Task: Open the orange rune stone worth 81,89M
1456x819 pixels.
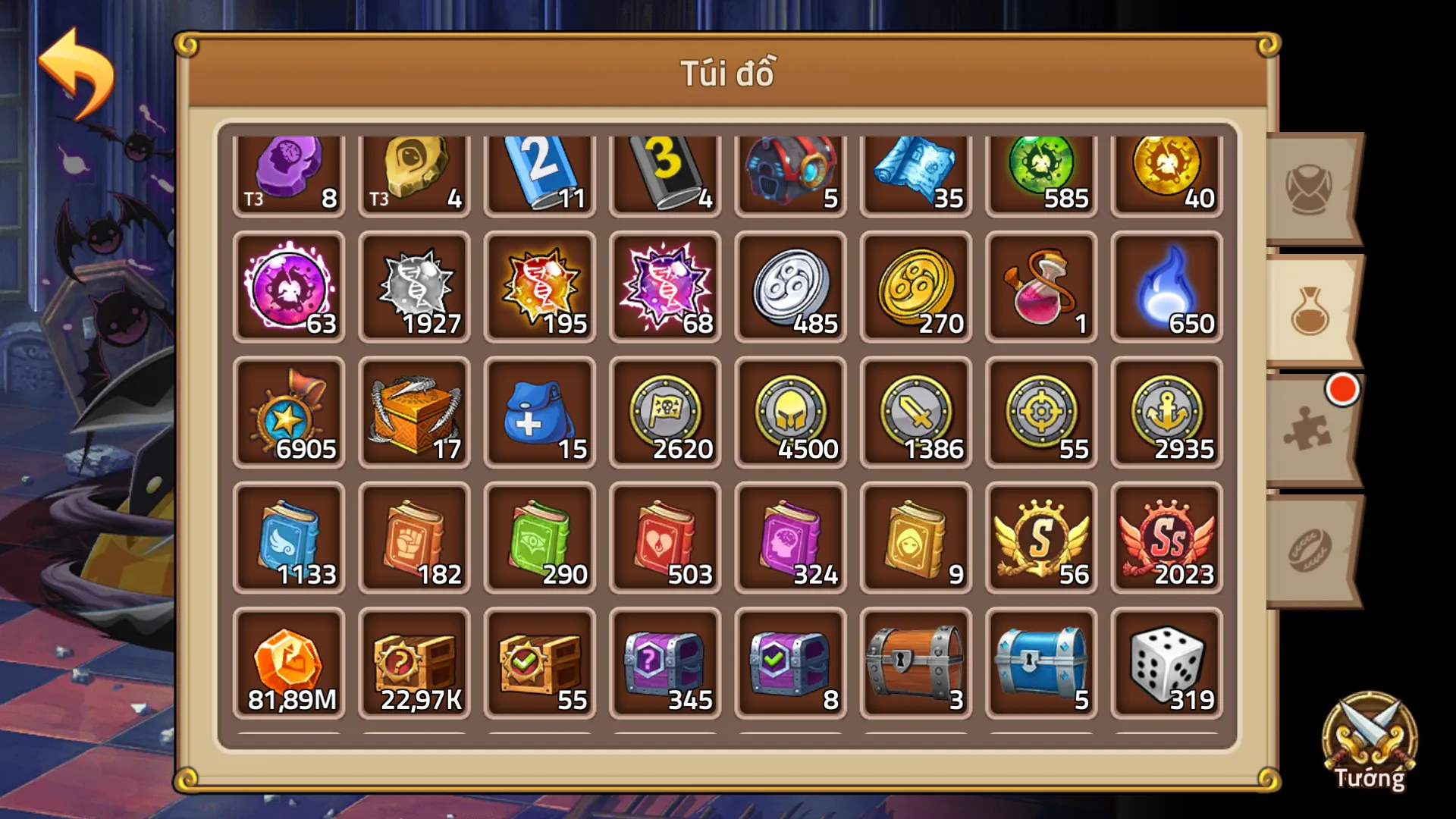Action: (x=290, y=664)
